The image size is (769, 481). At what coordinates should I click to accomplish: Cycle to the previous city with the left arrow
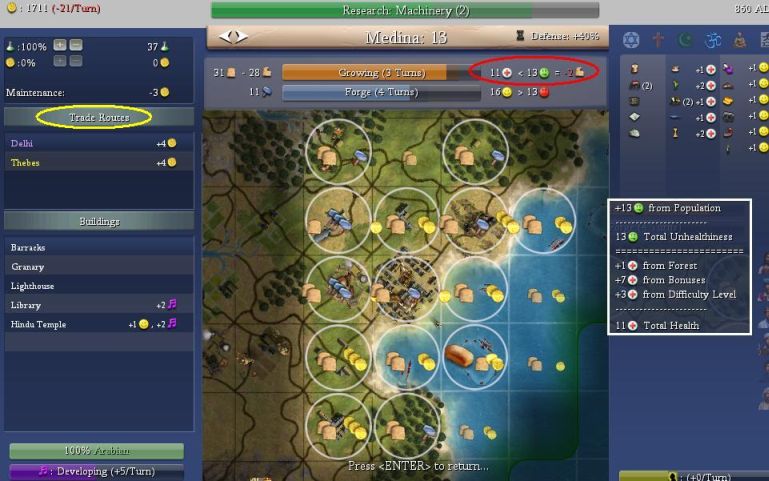click(x=228, y=38)
